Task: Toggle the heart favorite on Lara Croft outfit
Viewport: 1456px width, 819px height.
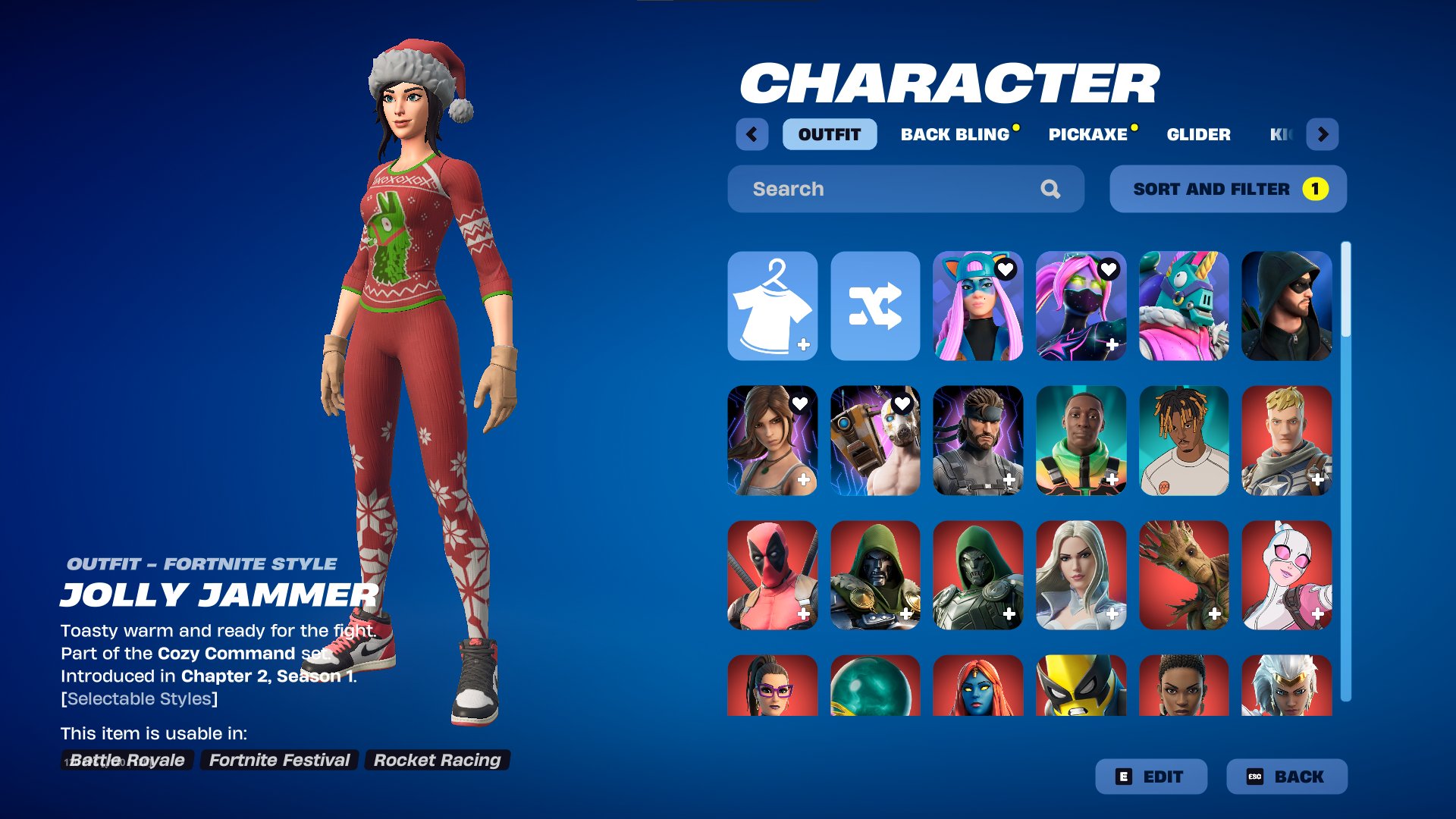Action: click(802, 404)
